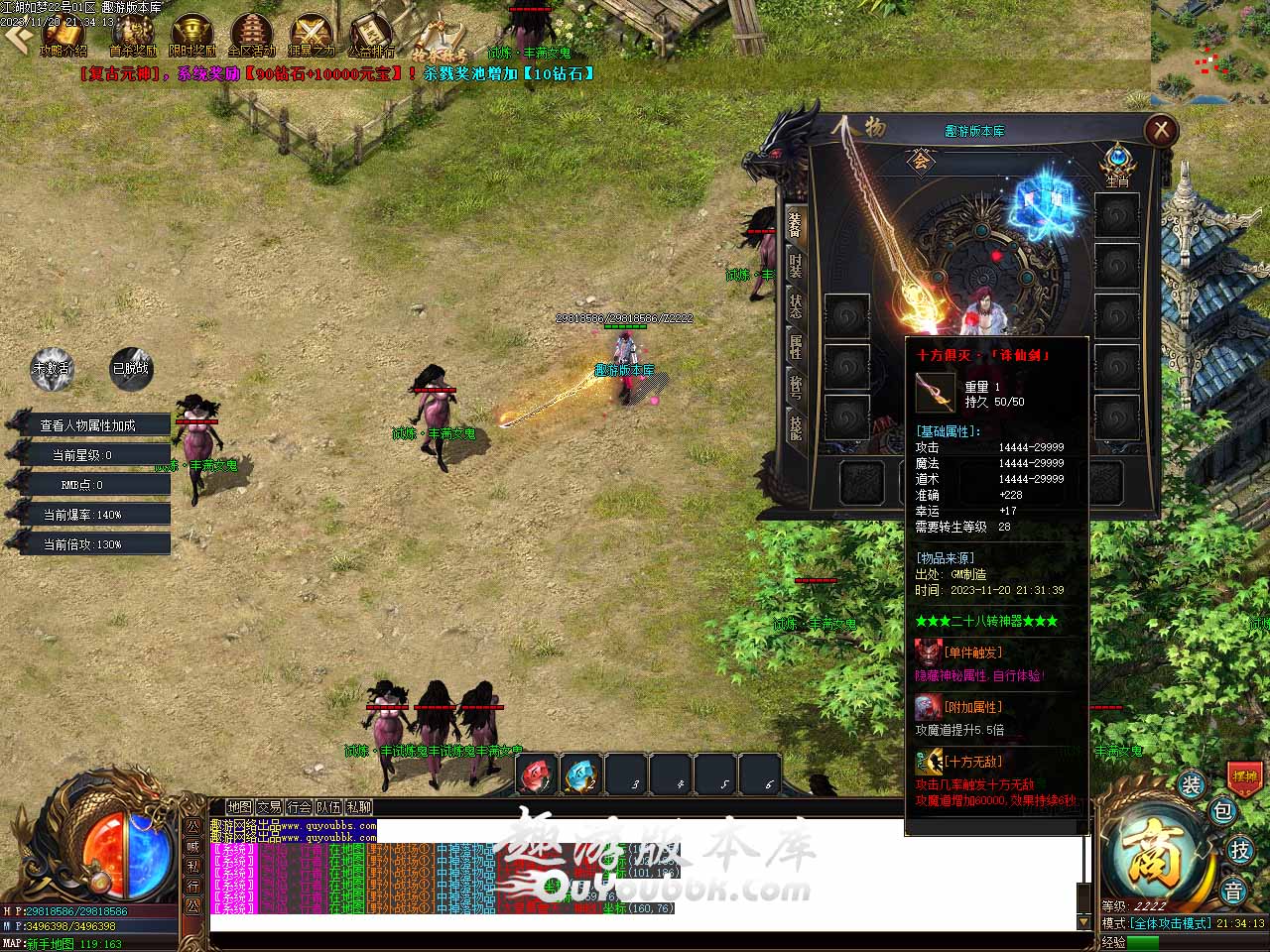Open the 全区活动 server events icon
This screenshot has width=1270, height=952.
pyautogui.click(x=251, y=35)
